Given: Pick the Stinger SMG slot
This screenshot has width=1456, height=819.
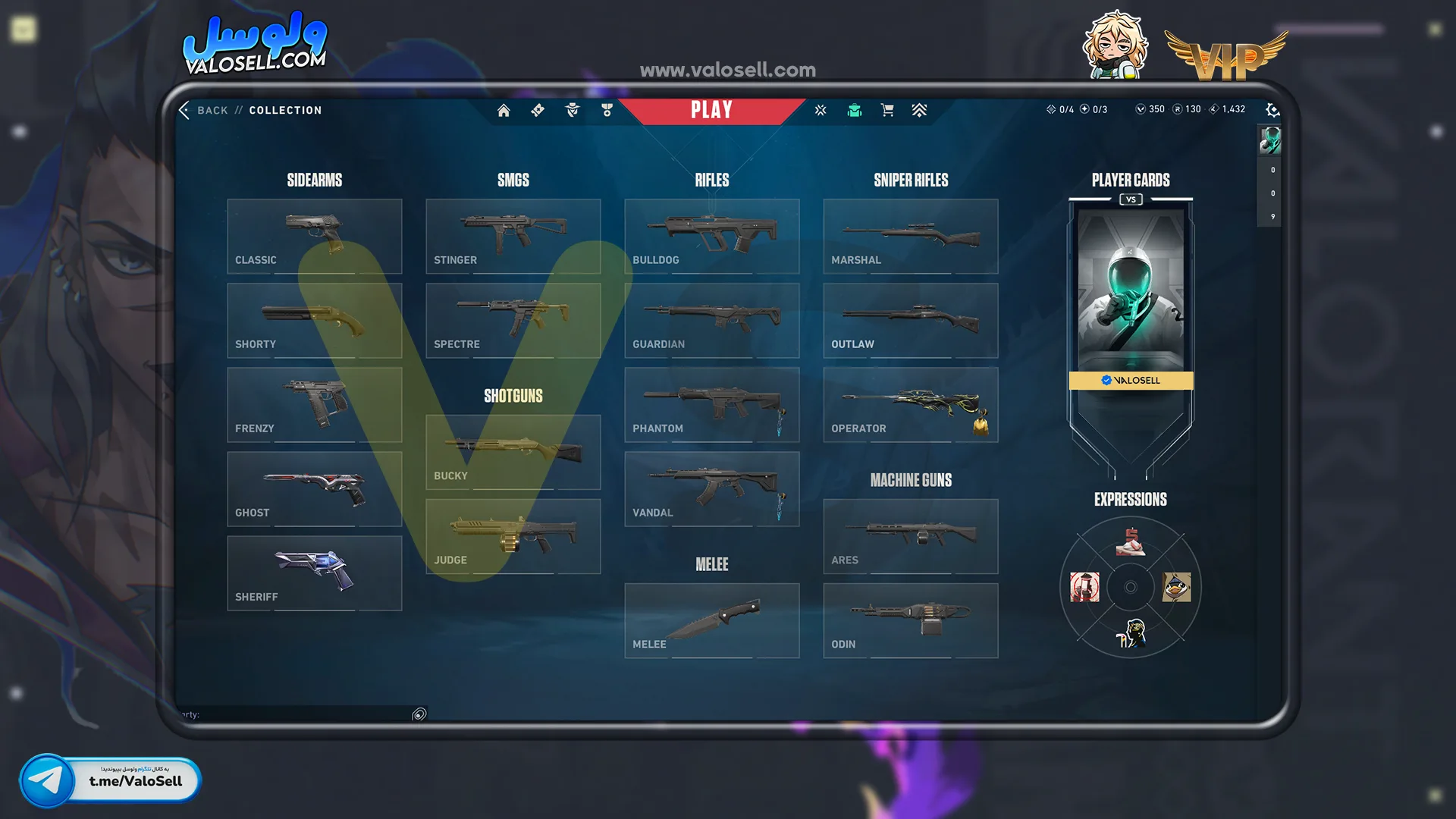Looking at the screenshot, I should tap(513, 236).
